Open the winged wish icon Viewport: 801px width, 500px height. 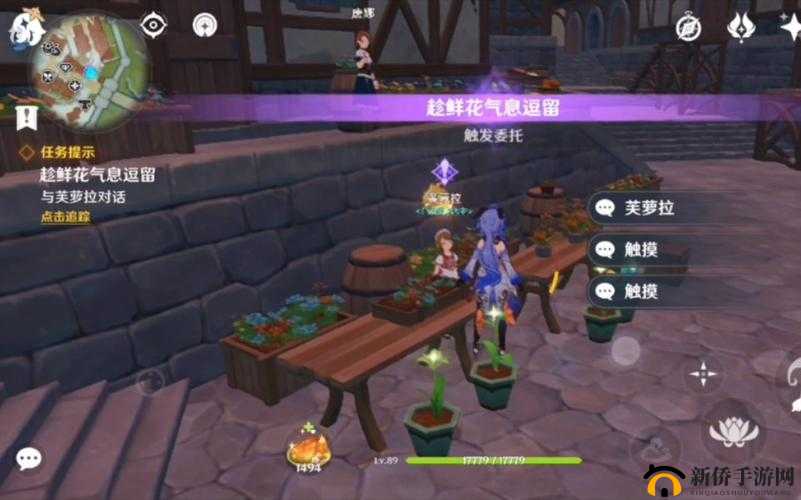[741, 27]
